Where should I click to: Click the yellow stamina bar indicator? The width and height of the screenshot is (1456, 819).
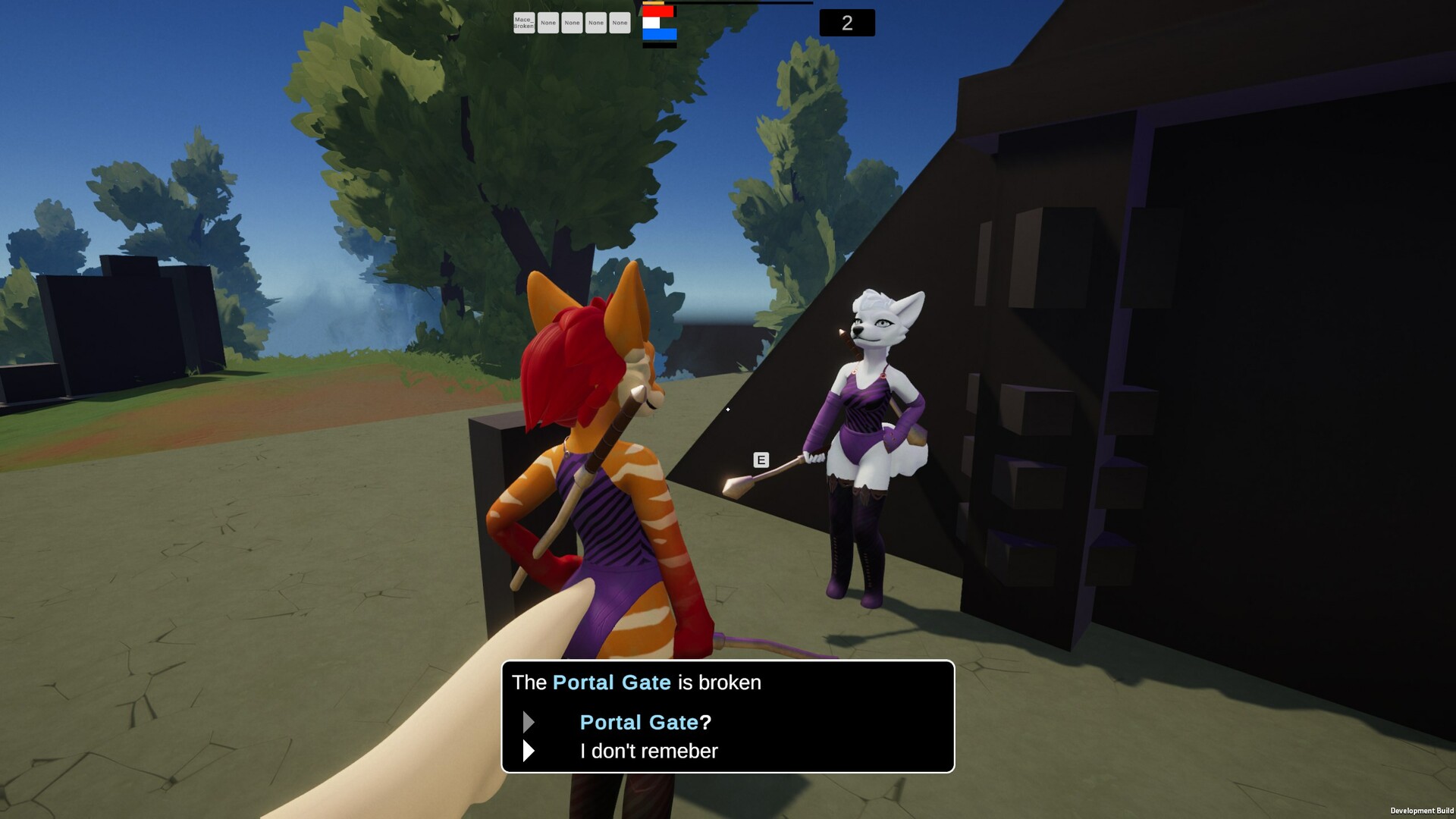coord(654,3)
